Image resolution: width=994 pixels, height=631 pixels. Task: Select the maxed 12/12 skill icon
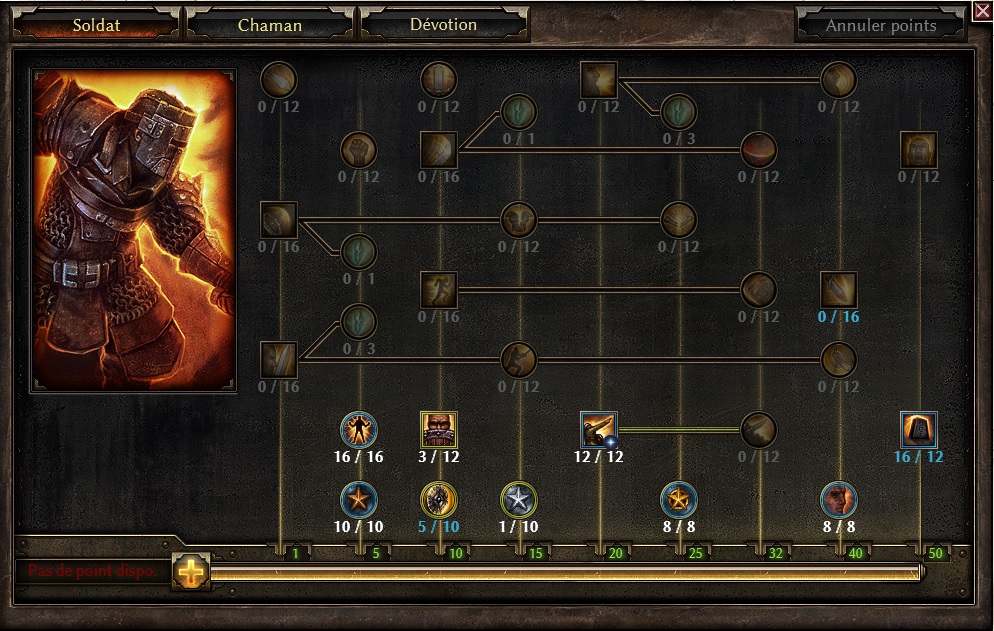click(599, 430)
